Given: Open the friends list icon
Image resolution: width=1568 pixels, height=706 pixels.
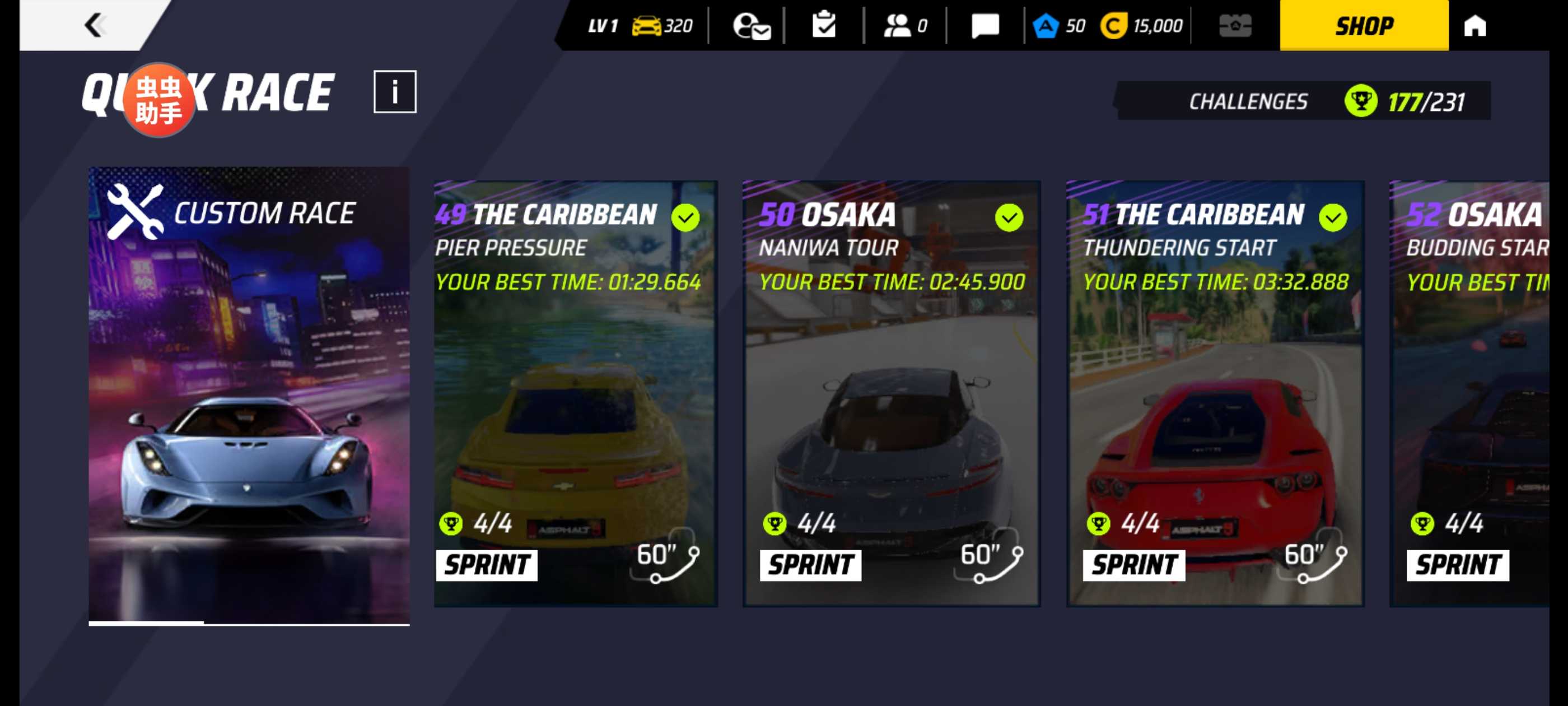Looking at the screenshot, I should (904, 26).
